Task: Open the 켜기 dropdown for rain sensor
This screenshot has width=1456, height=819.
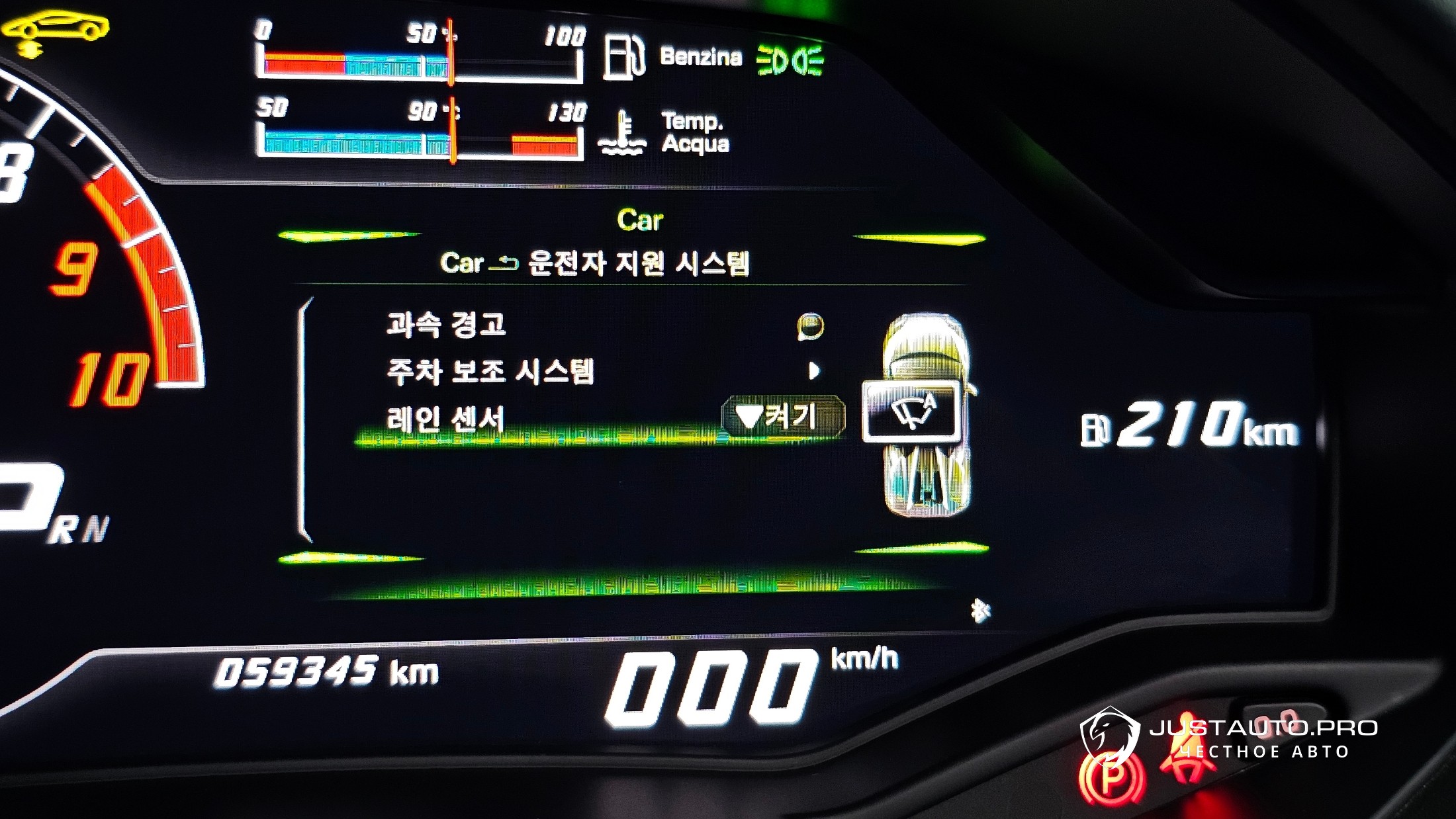Action: click(x=783, y=417)
